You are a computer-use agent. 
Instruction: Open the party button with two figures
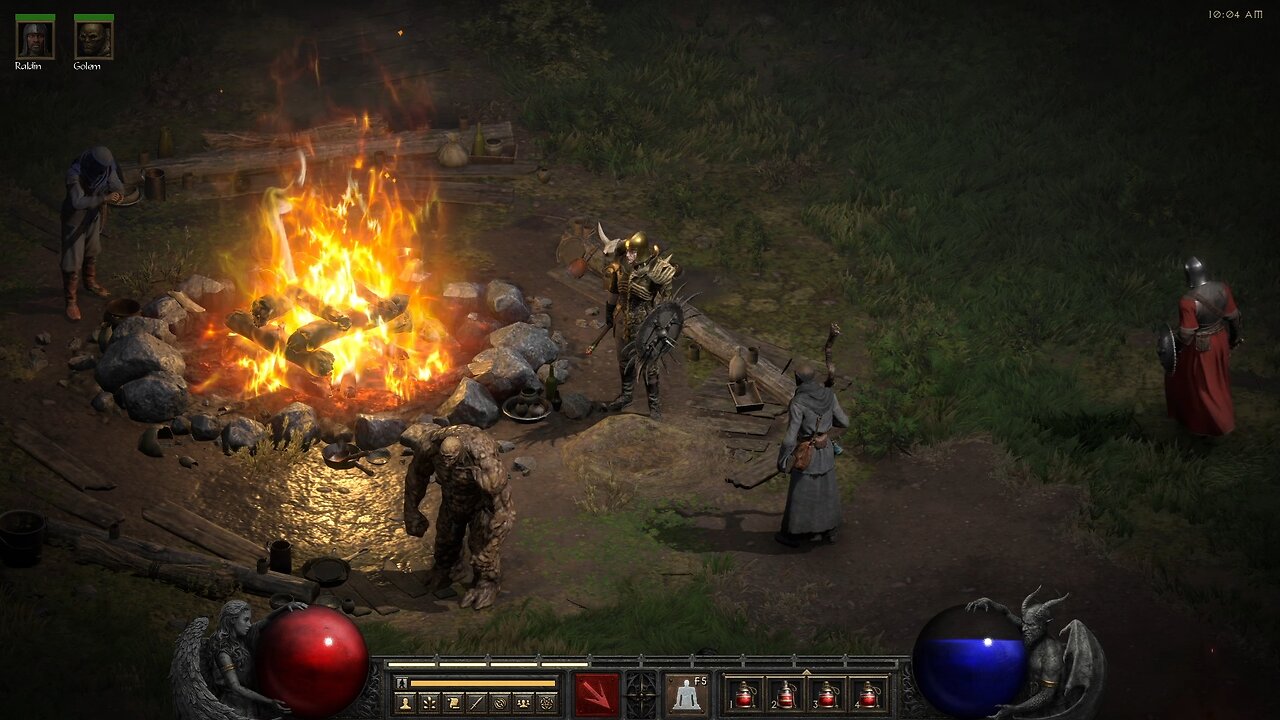(523, 703)
